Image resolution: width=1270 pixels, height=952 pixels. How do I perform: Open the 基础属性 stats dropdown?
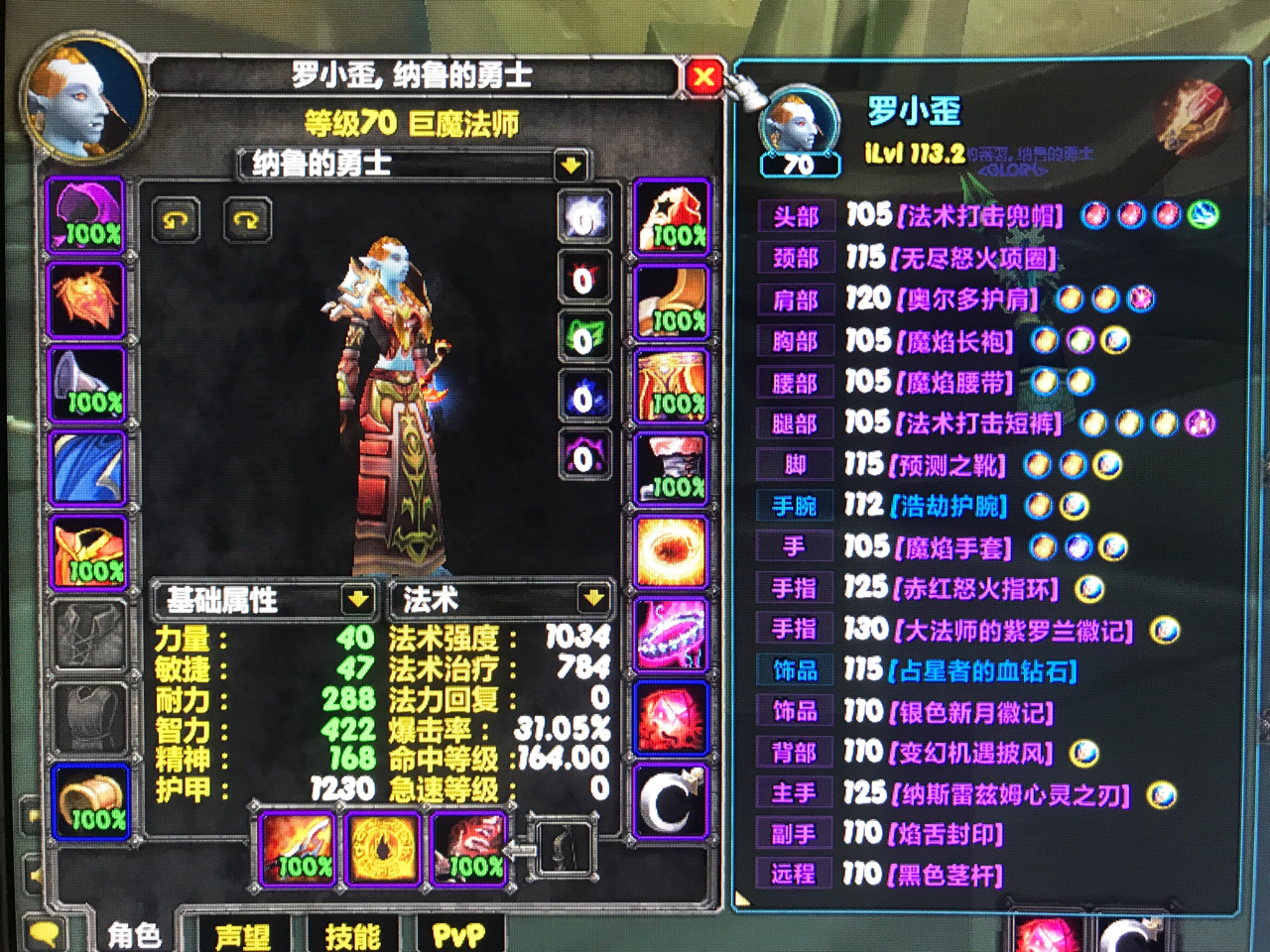357,600
